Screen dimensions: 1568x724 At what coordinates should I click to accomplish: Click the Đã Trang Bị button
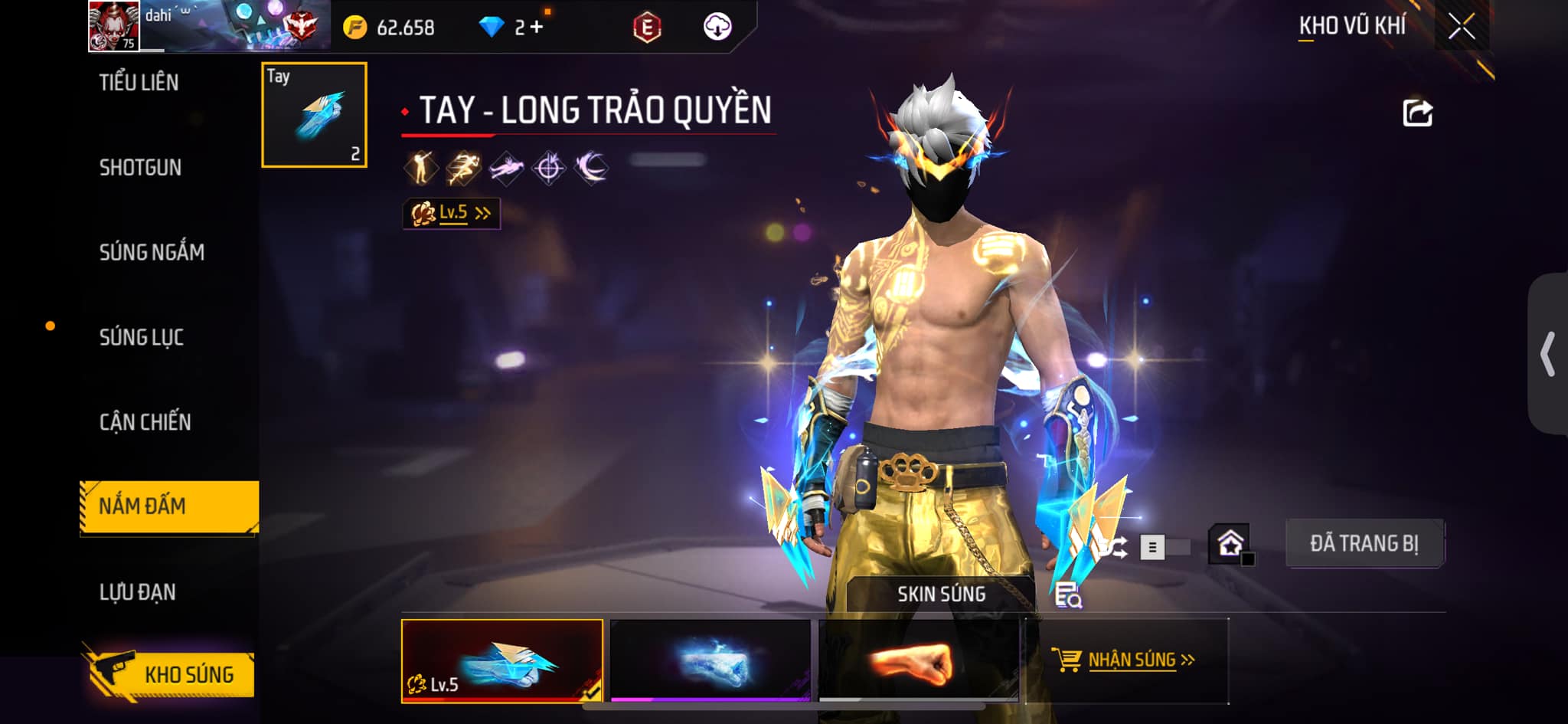pos(1364,544)
